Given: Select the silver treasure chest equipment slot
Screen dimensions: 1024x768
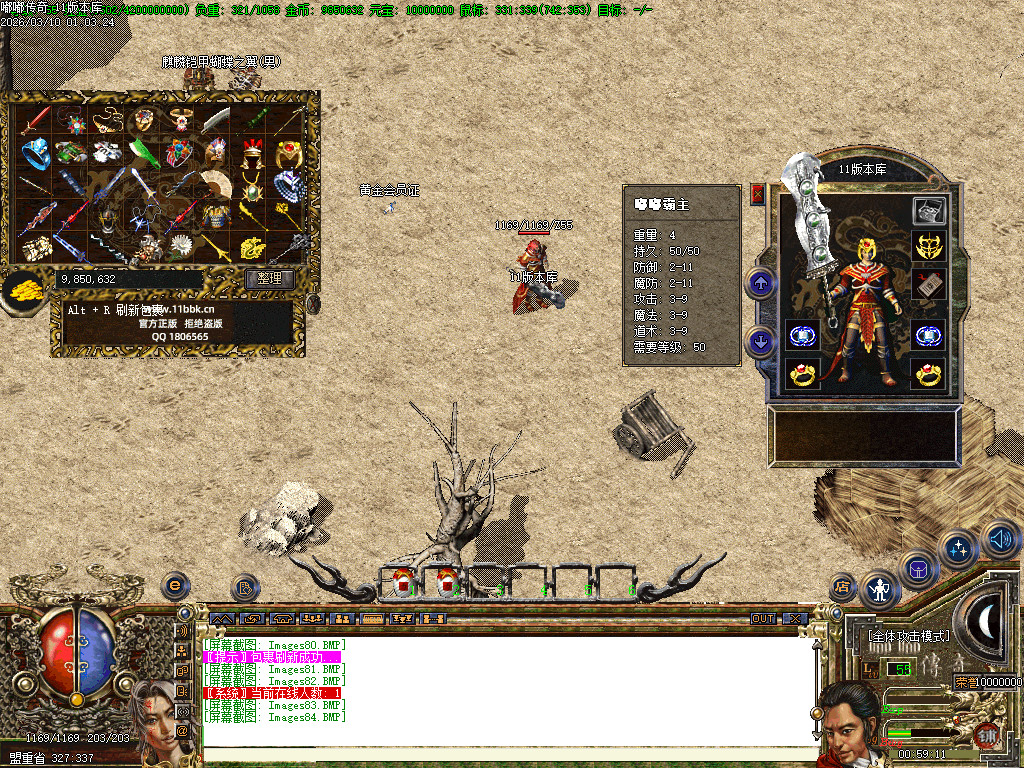Looking at the screenshot, I should coord(929,210).
